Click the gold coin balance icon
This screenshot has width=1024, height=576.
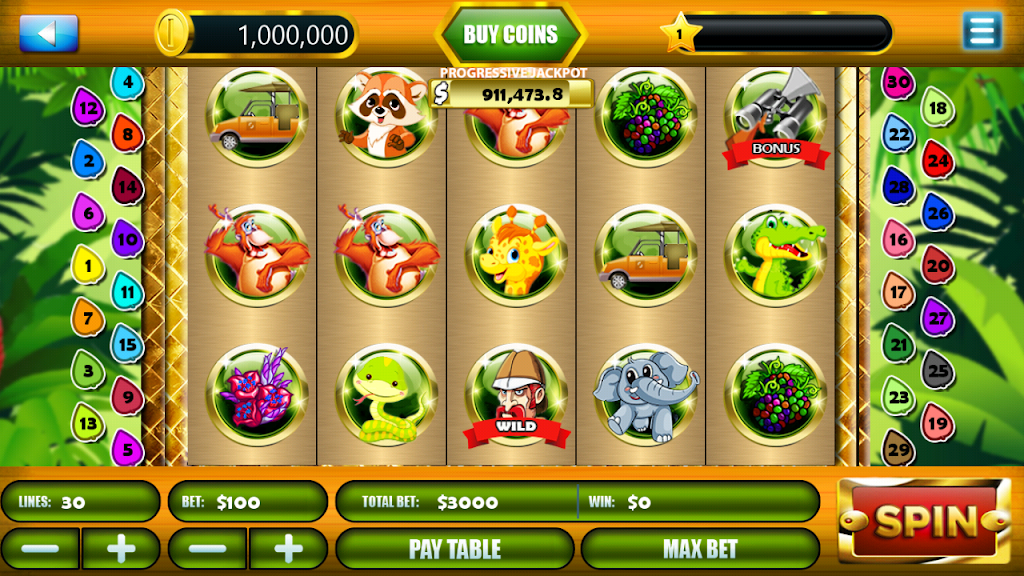point(172,33)
